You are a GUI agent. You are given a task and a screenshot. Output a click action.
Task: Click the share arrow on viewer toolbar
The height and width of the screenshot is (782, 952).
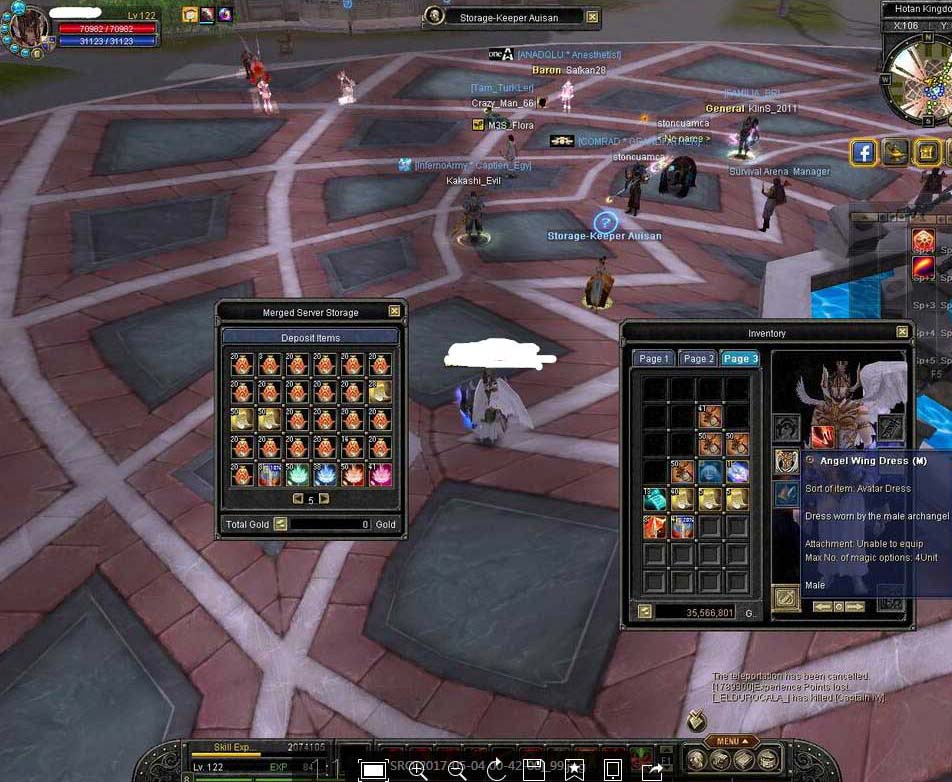[x=651, y=769]
